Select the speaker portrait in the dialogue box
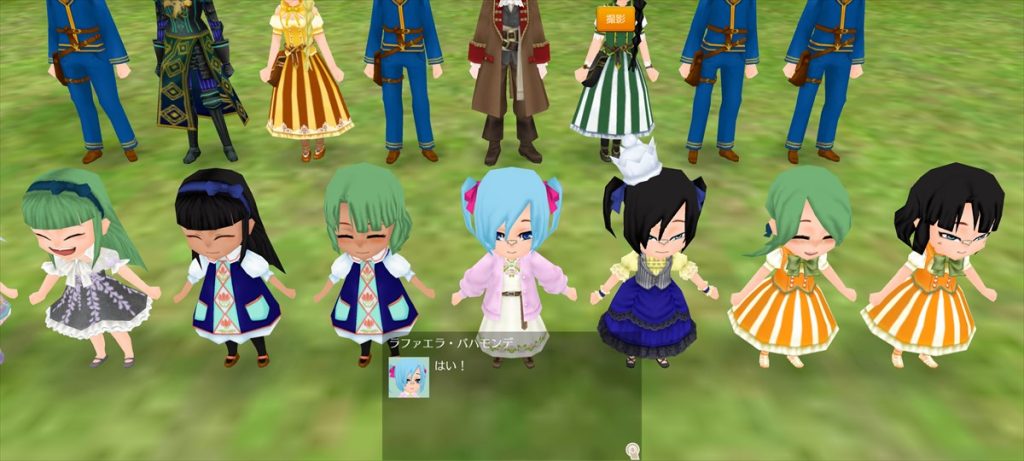1024x461 pixels. (x=408, y=377)
